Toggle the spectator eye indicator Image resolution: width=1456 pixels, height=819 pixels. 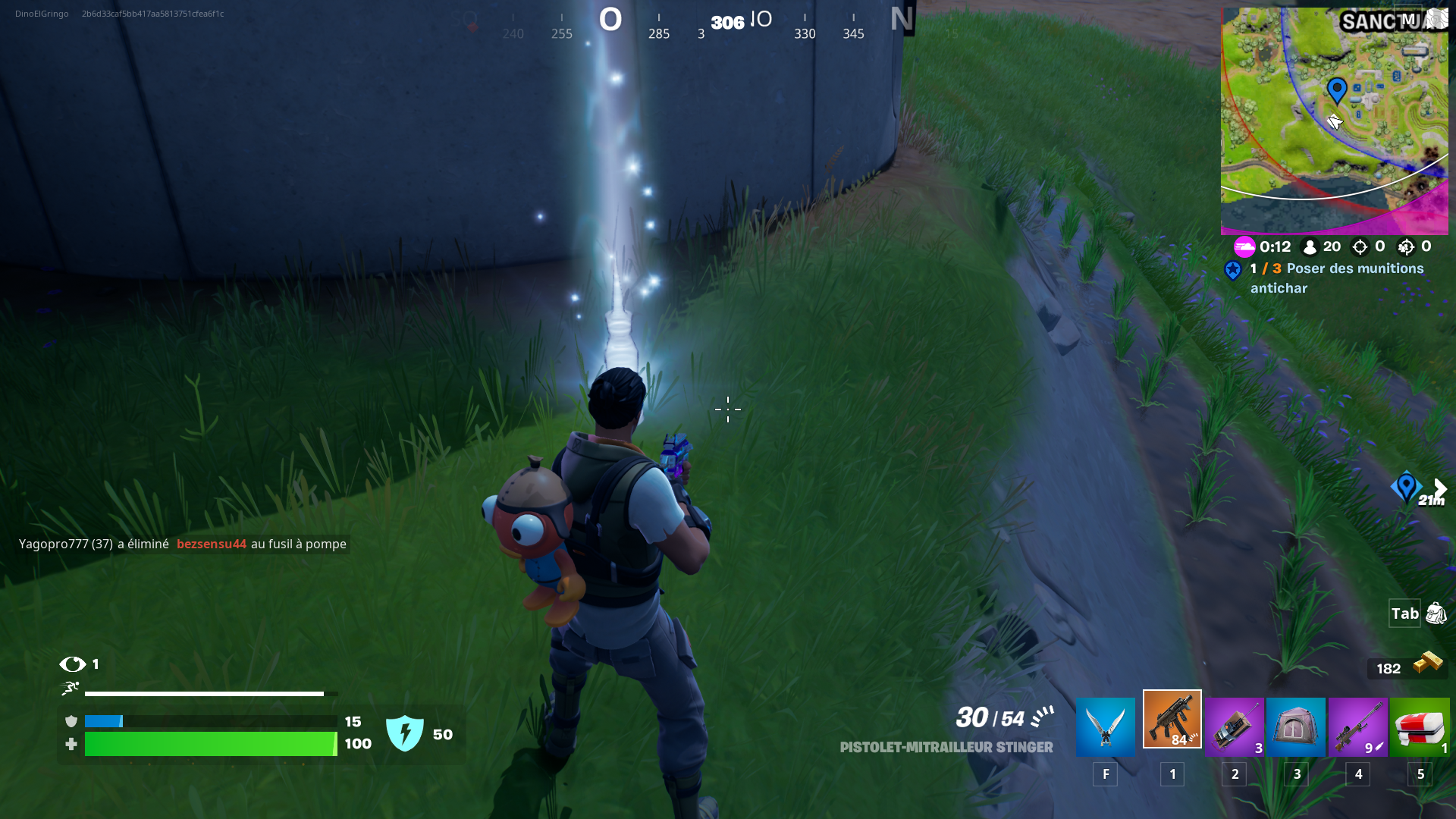pos(74,664)
